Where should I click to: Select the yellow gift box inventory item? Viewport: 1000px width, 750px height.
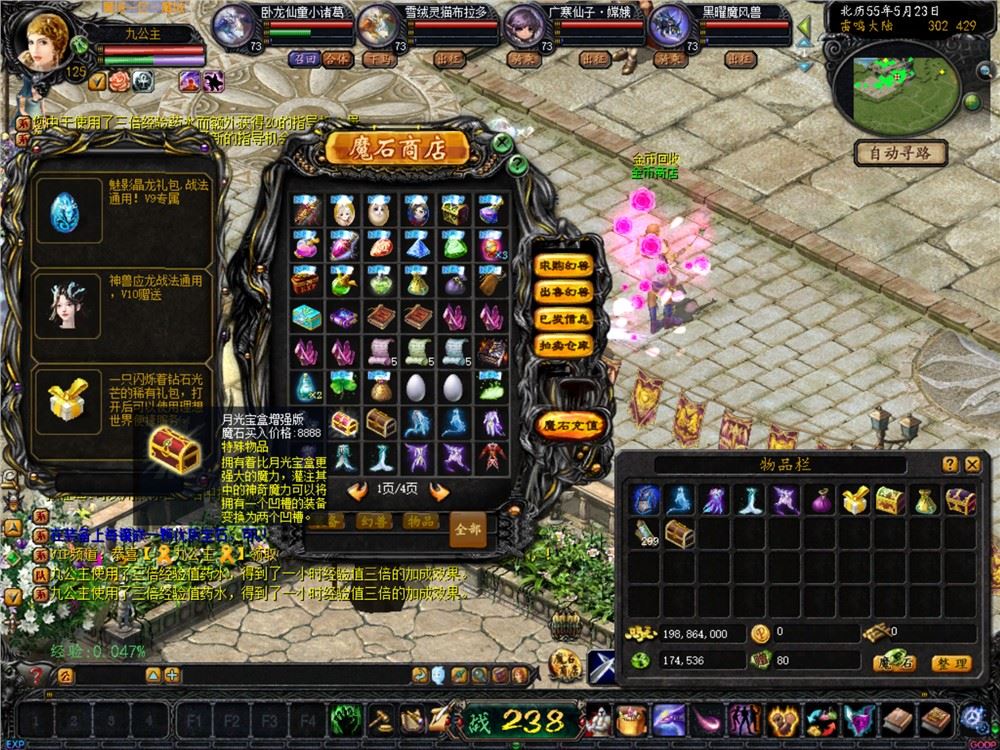coord(854,500)
